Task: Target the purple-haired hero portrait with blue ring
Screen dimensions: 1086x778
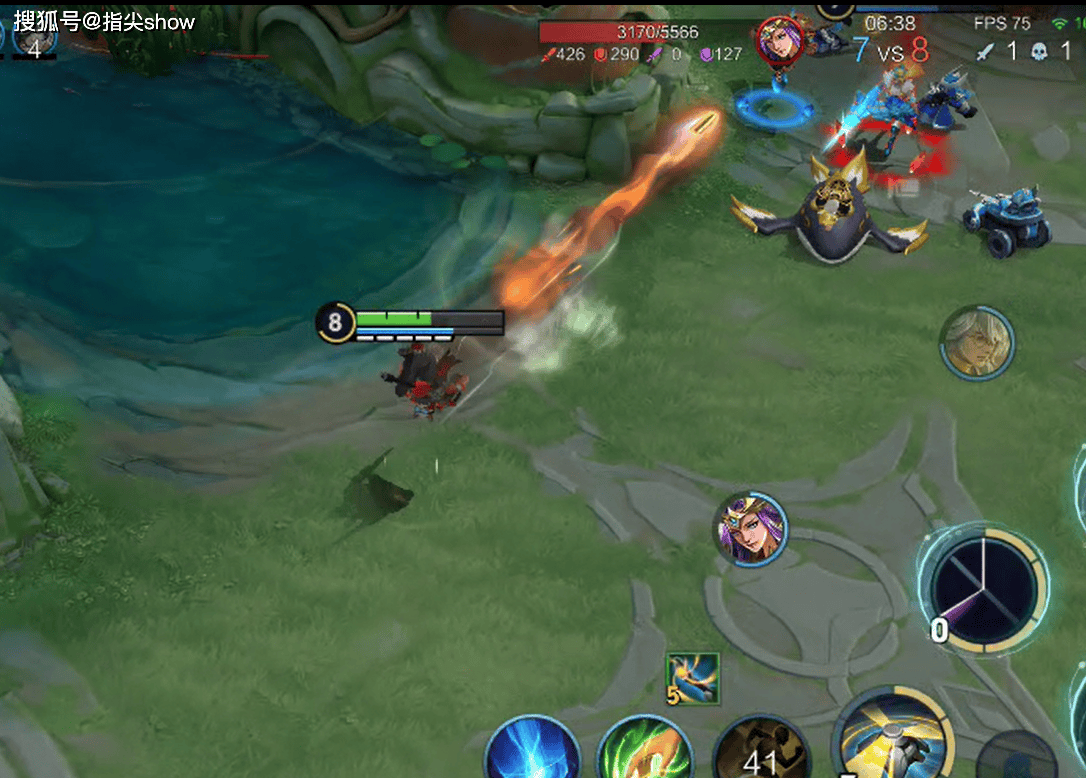Action: [x=751, y=529]
